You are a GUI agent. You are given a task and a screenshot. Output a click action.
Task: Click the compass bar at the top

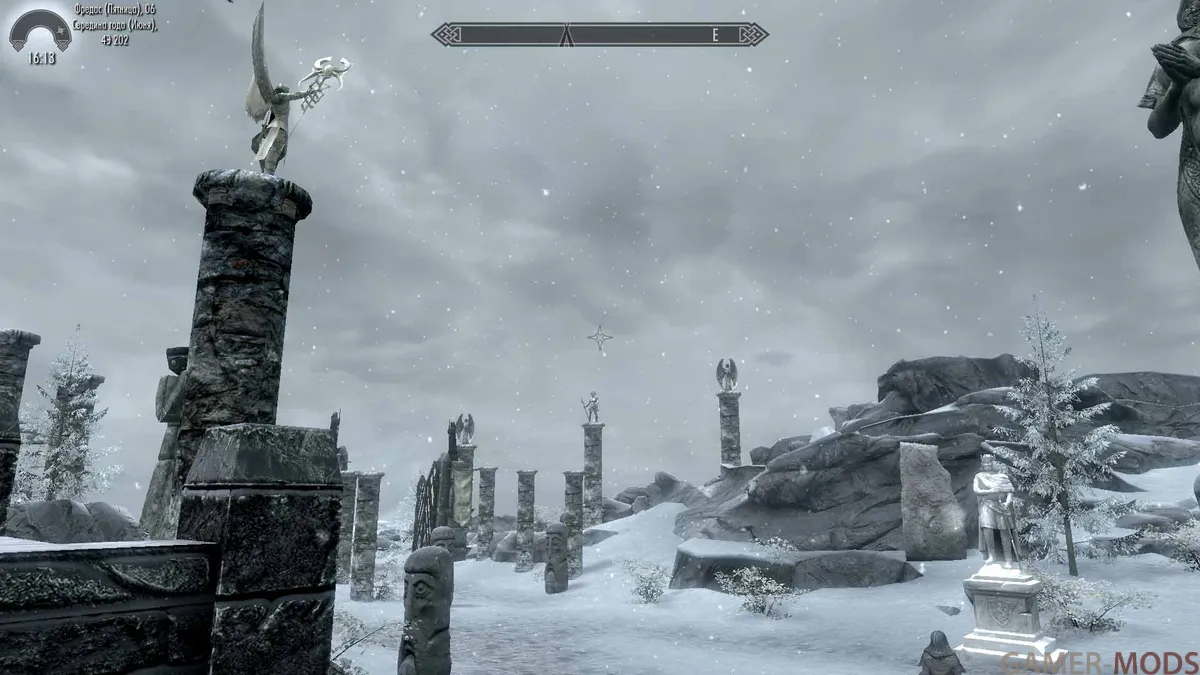600,35
